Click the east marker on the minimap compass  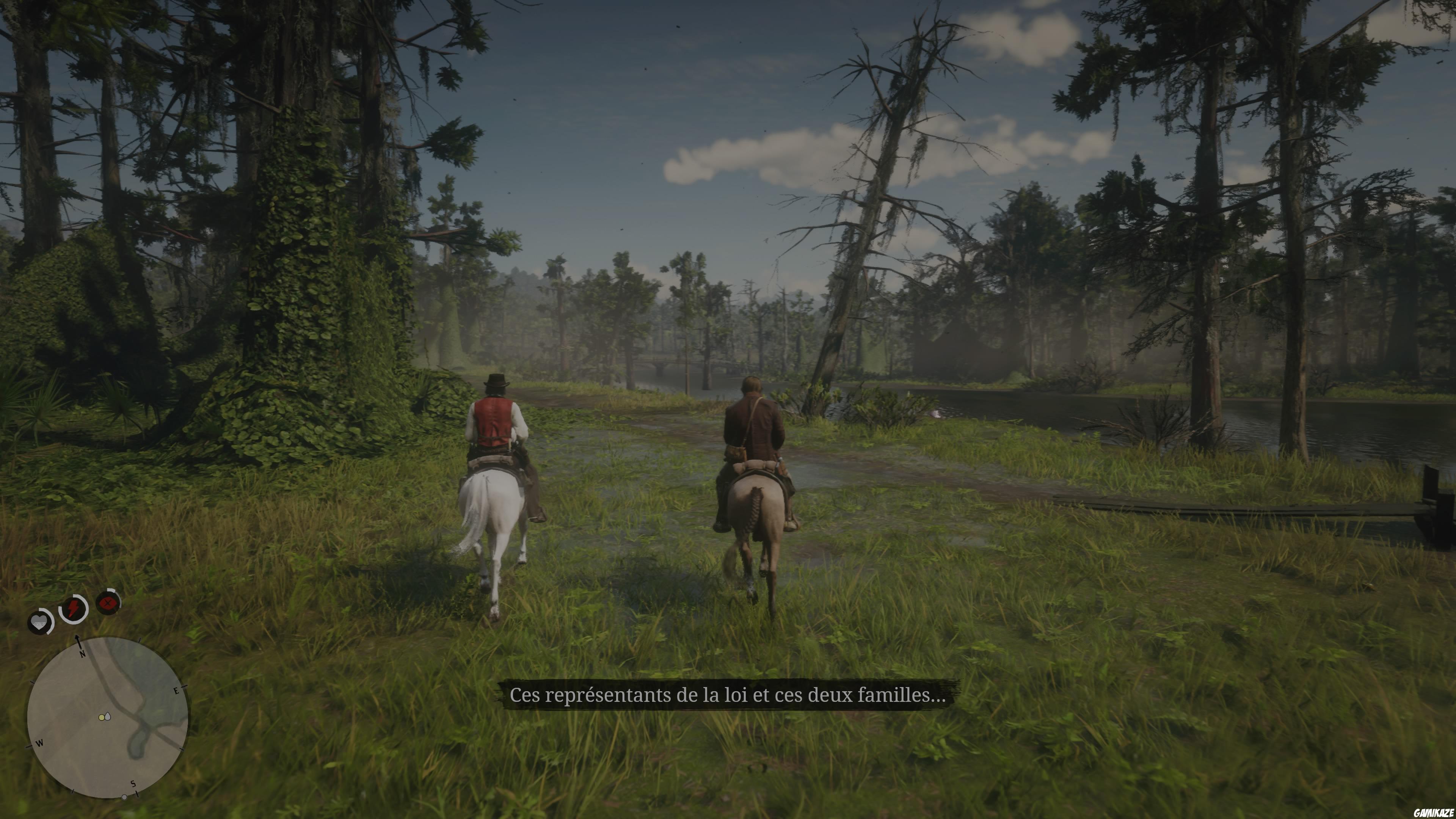tap(176, 691)
